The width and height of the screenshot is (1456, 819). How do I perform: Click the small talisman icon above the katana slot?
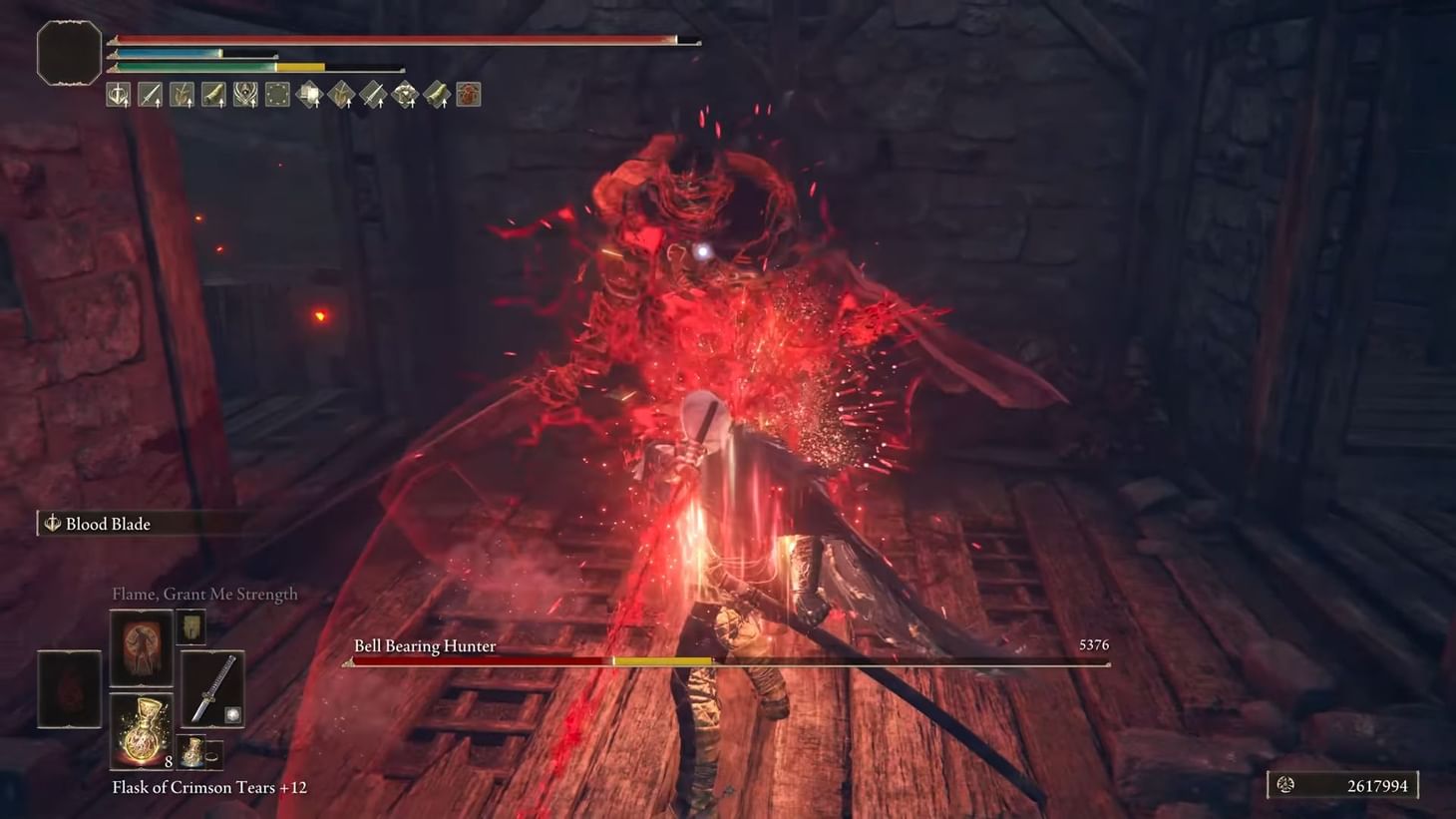click(x=190, y=627)
